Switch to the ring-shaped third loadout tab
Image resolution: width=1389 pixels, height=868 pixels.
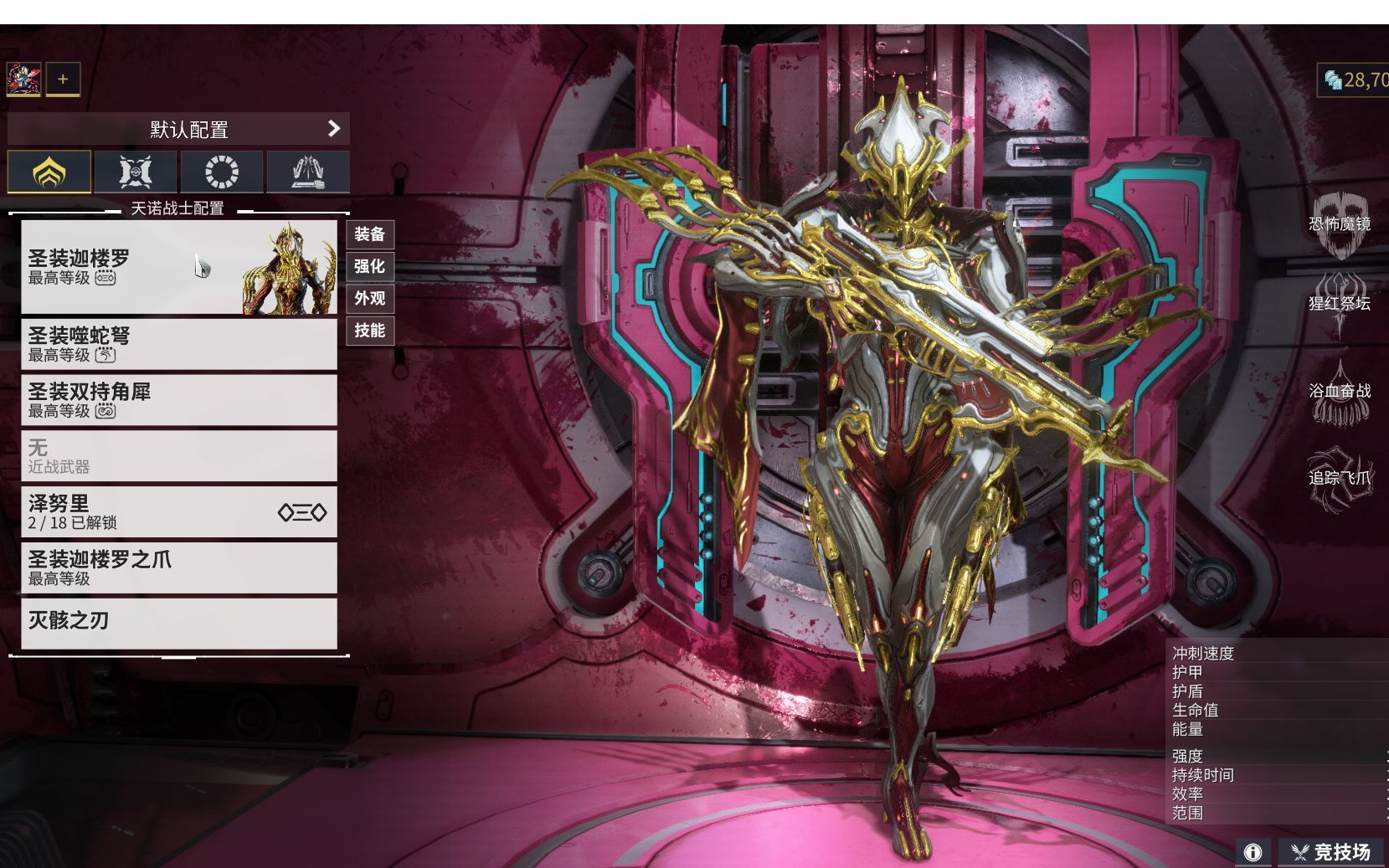pos(222,172)
